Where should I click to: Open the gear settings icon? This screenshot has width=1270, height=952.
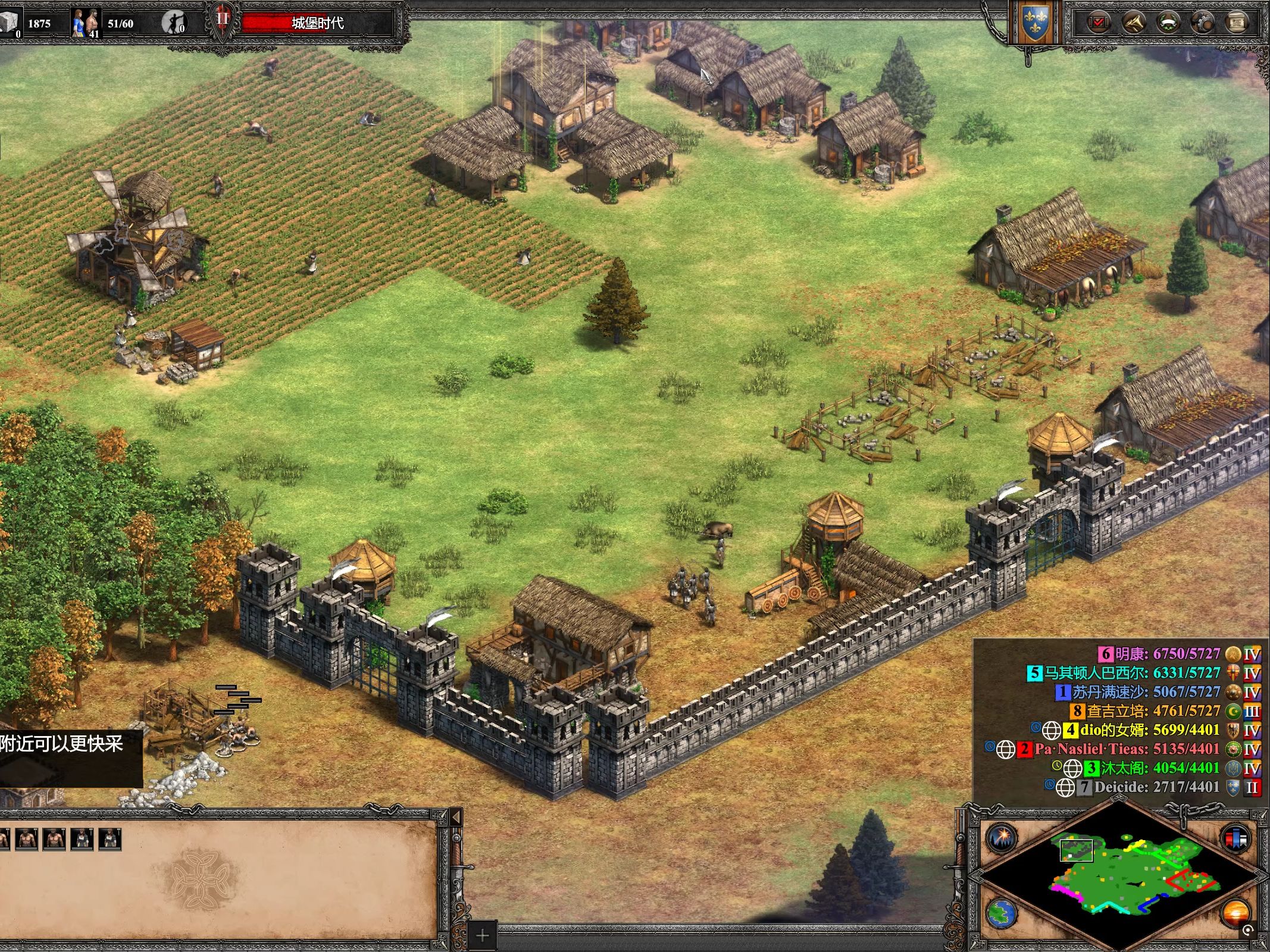pos(1202,23)
